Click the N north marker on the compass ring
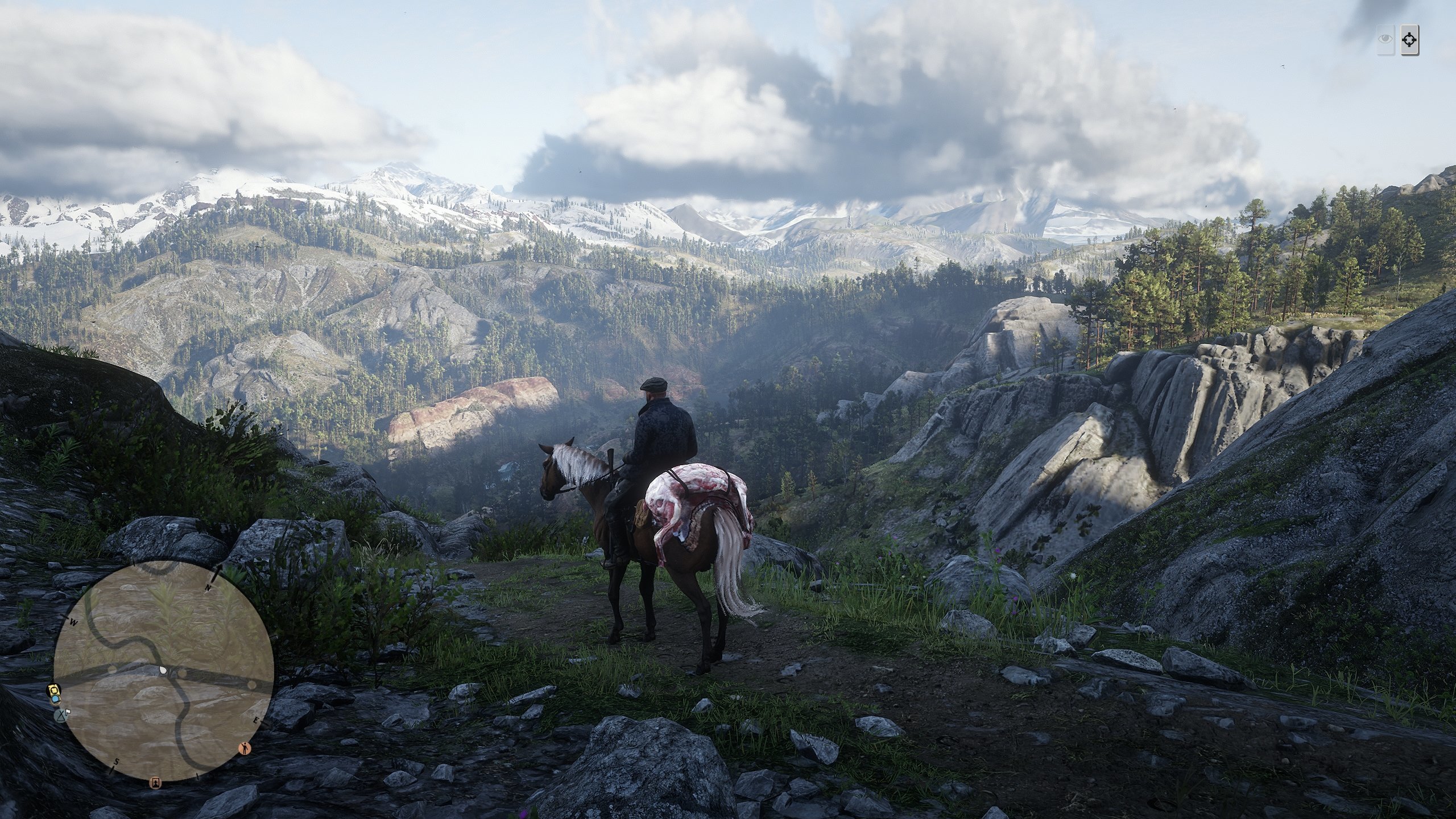Image resolution: width=1456 pixels, height=819 pixels. [x=208, y=586]
